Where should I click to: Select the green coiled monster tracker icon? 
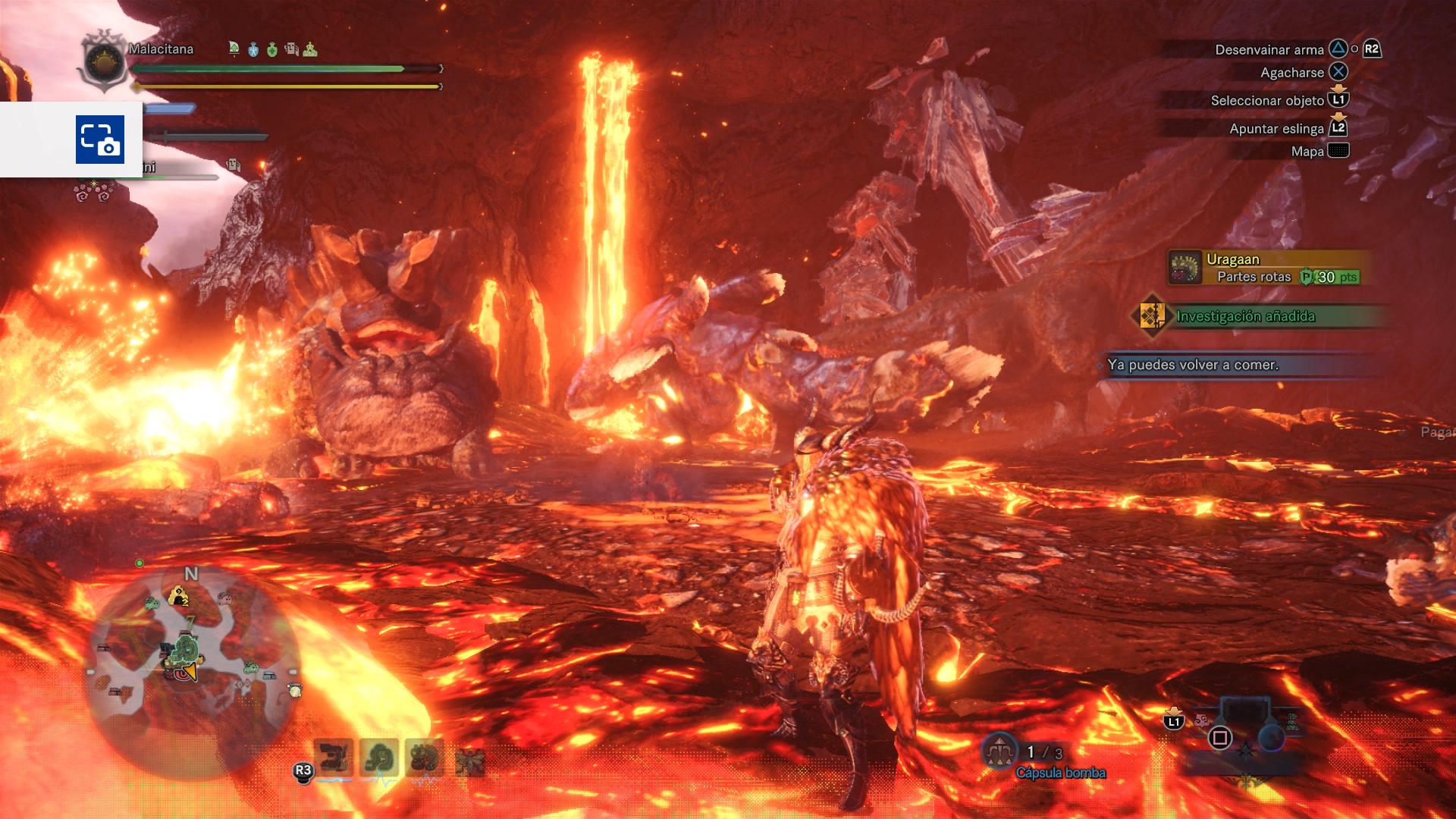[x=379, y=757]
